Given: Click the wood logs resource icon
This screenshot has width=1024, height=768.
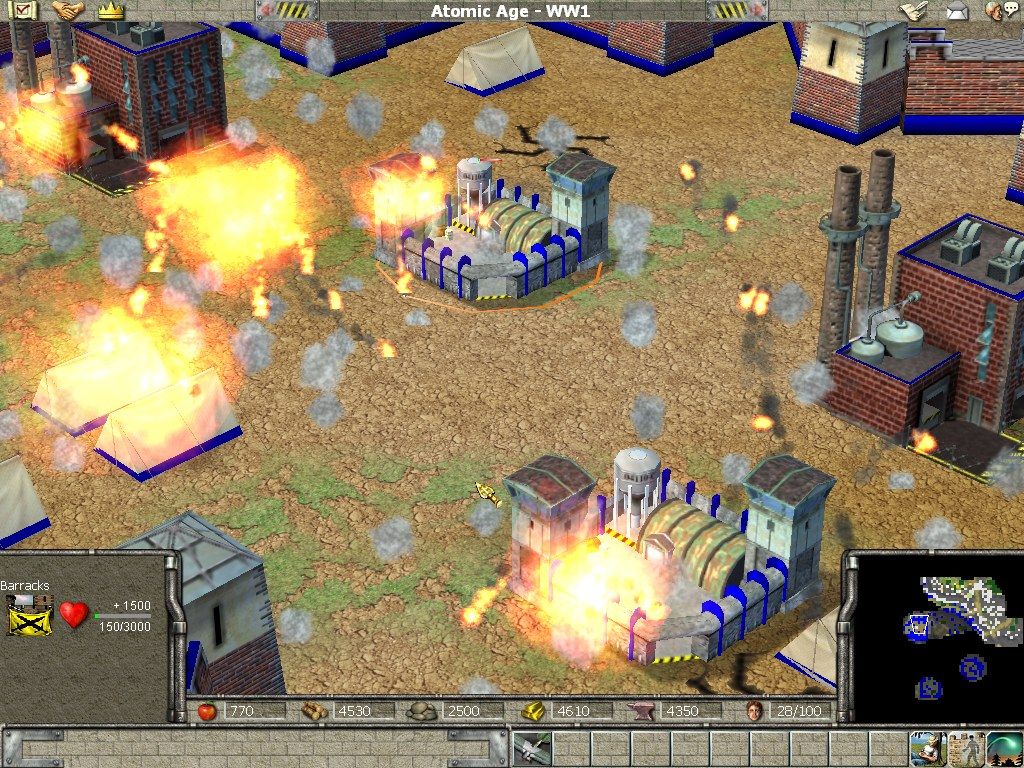Looking at the screenshot, I should pyautogui.click(x=316, y=711).
